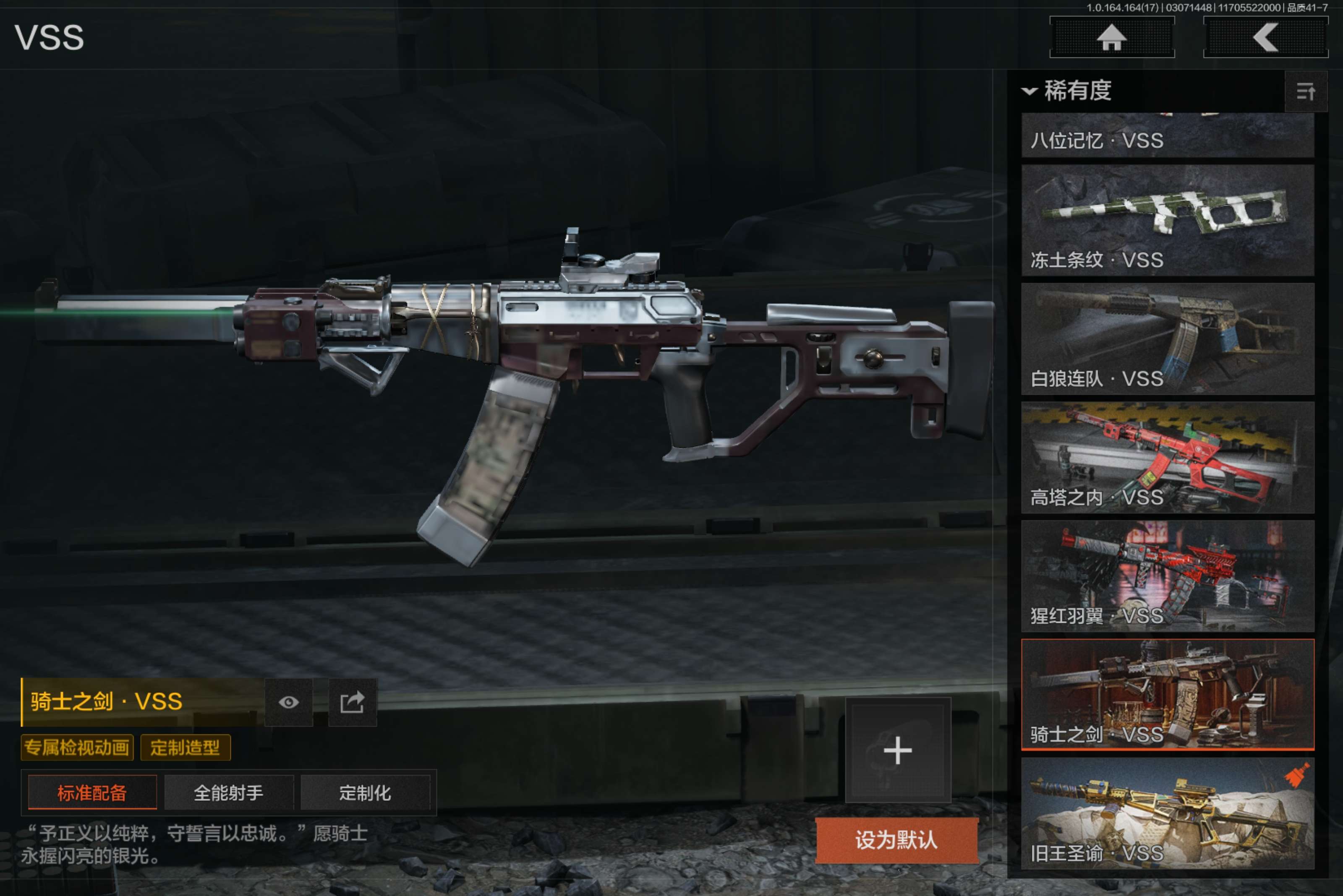Expand the 稀有度 rarity dropdown
The height and width of the screenshot is (896, 1343).
[x=1067, y=91]
